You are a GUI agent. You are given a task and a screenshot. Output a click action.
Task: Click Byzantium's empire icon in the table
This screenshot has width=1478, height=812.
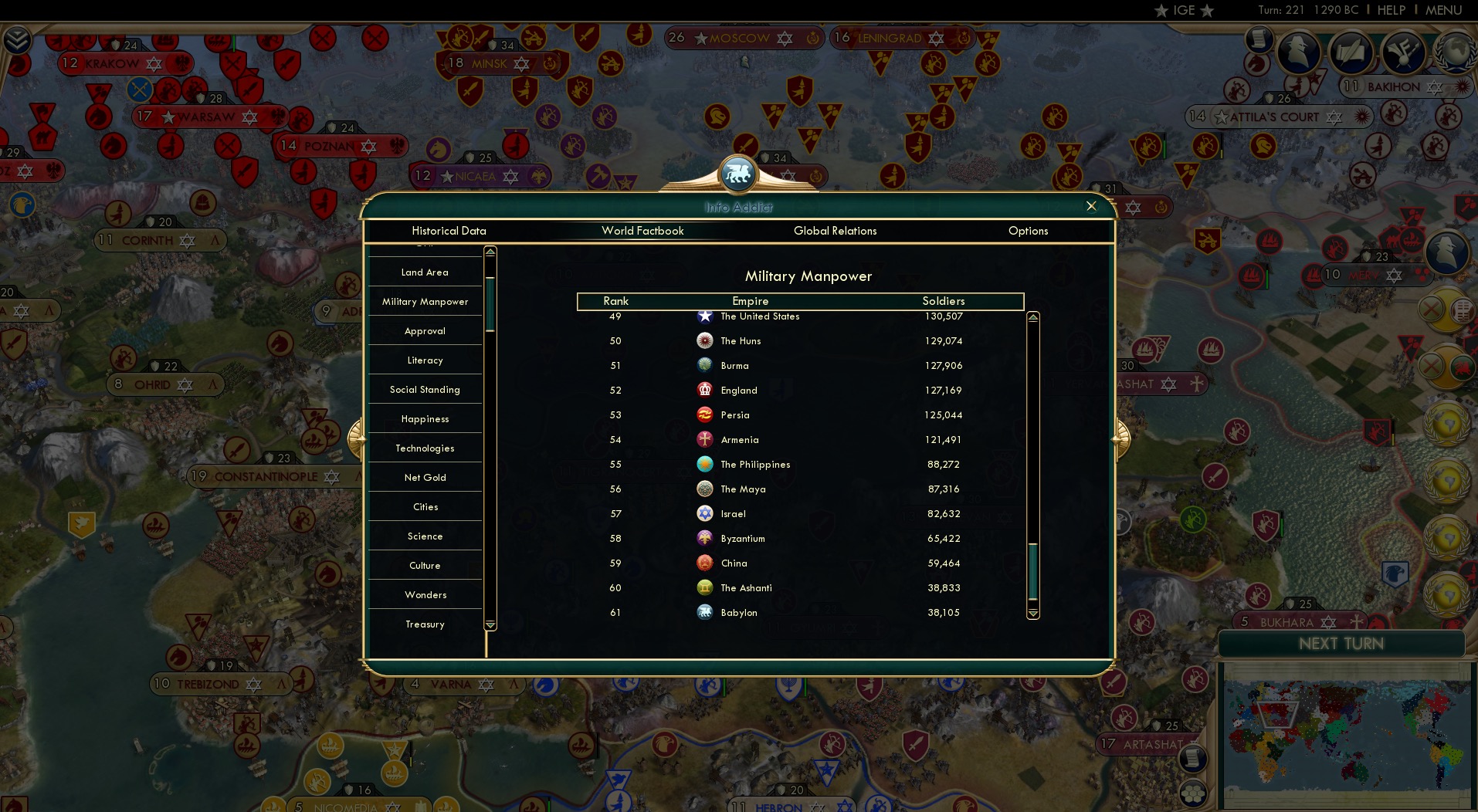coord(703,538)
